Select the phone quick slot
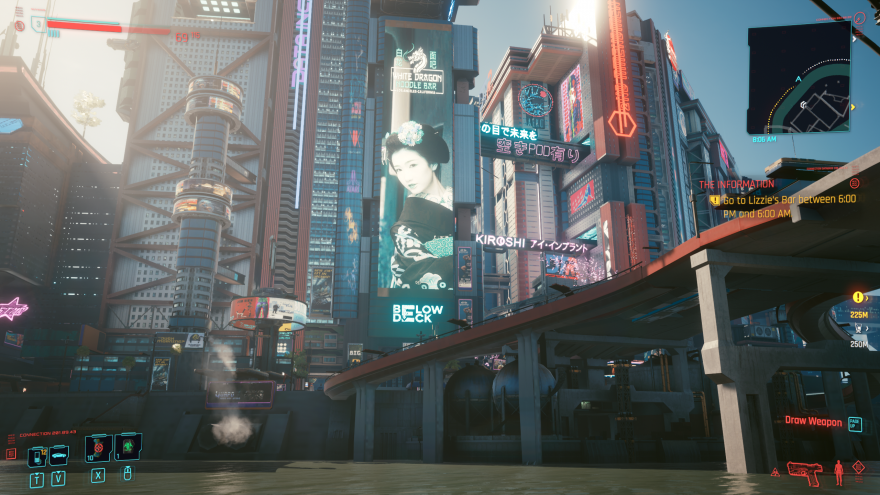This screenshot has width=880, height=495. [x=36, y=456]
